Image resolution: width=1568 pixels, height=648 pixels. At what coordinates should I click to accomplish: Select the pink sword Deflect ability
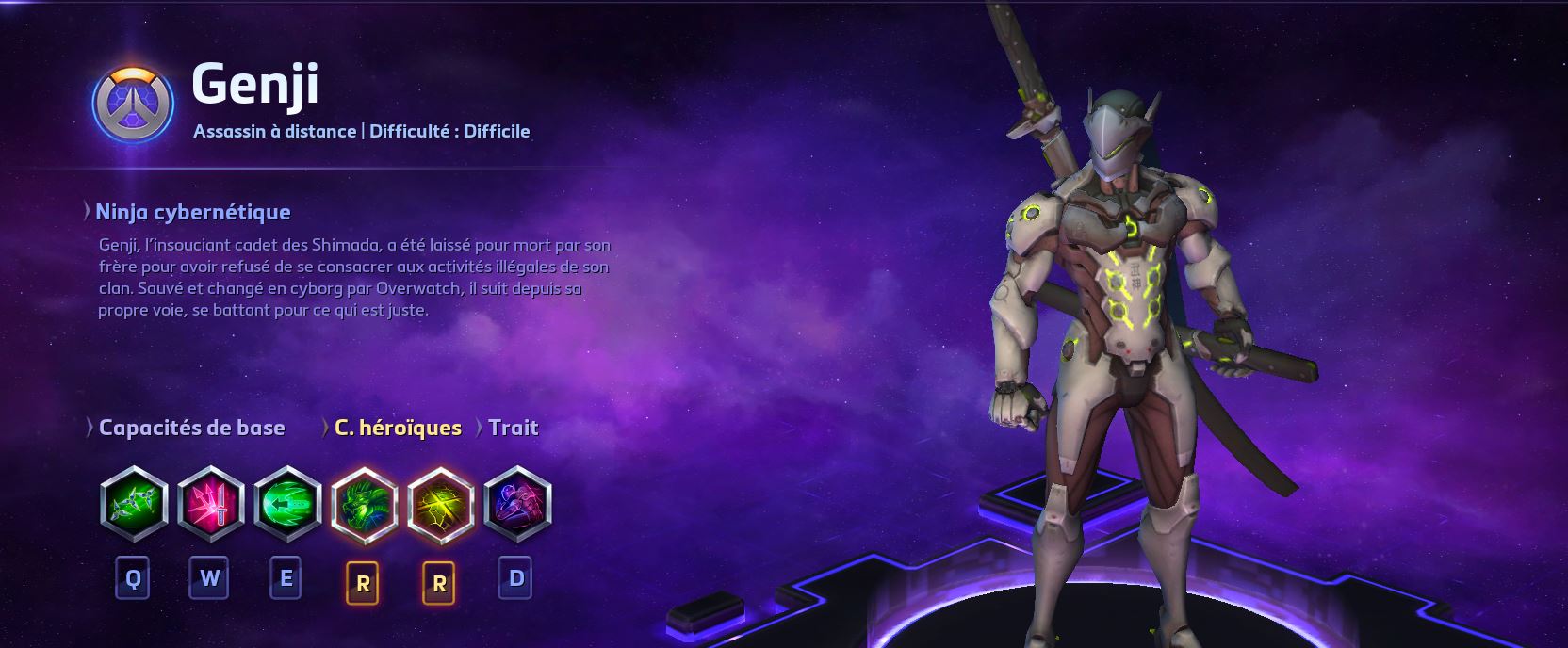pos(210,504)
